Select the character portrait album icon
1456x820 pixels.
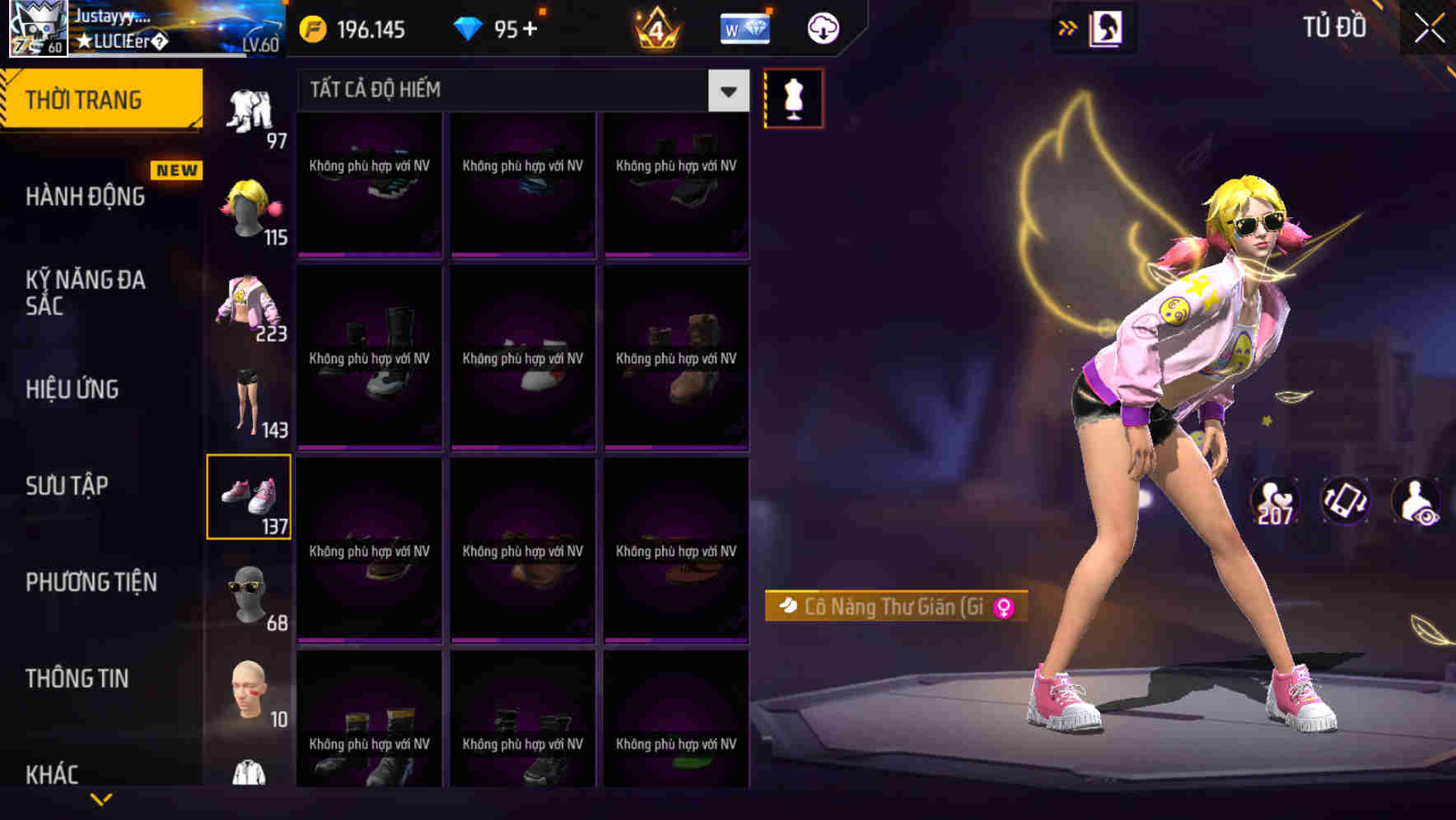[x=1108, y=27]
